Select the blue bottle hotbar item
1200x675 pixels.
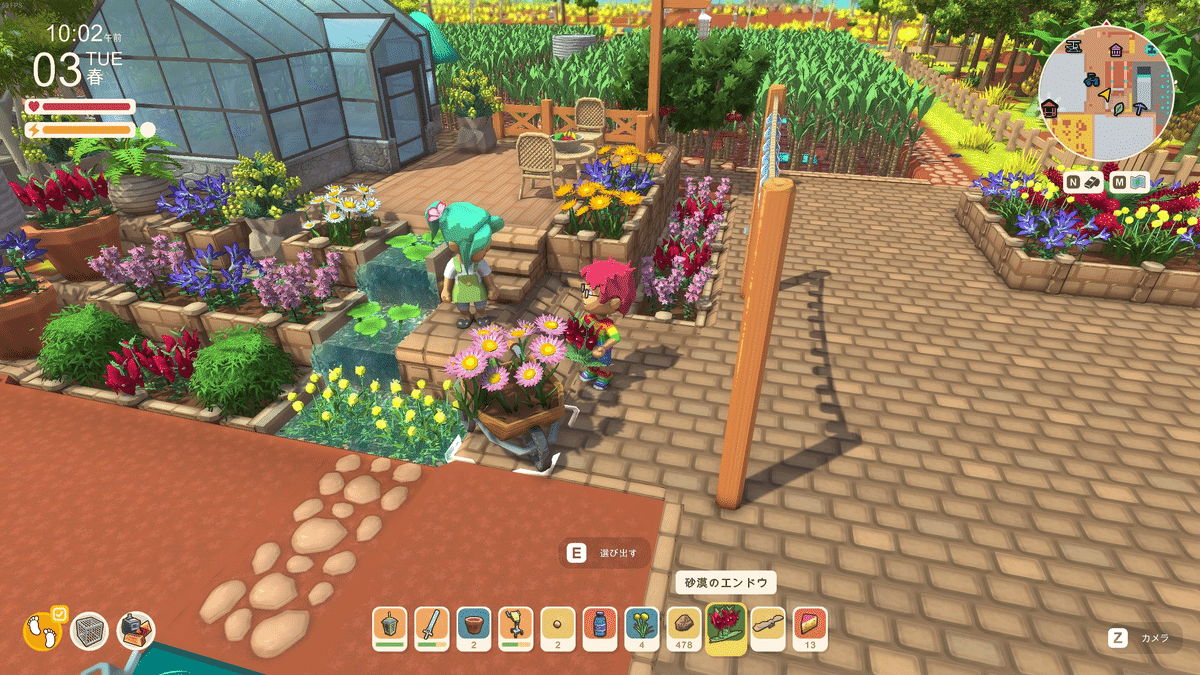click(600, 627)
